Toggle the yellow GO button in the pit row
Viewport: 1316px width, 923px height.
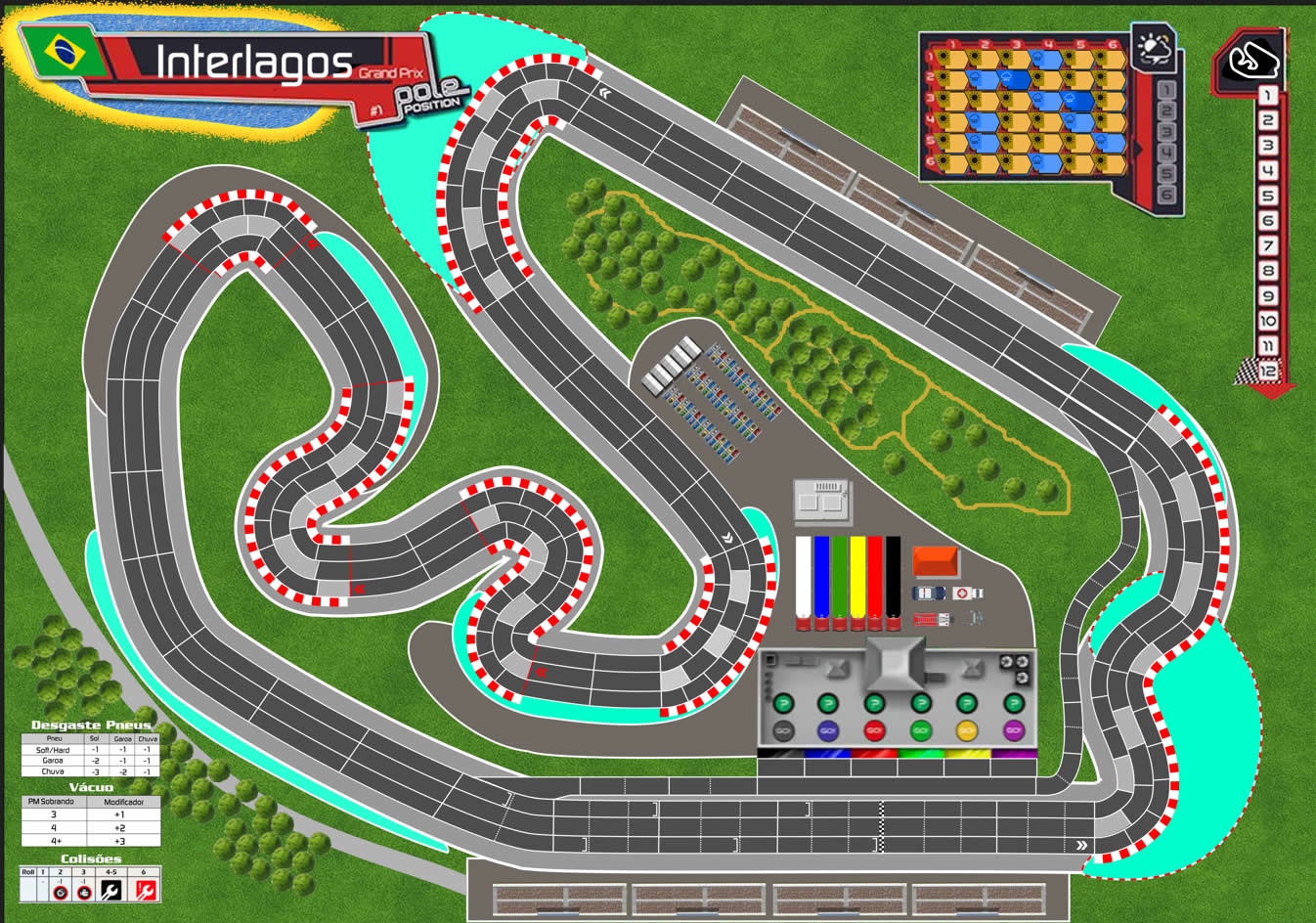[965, 731]
